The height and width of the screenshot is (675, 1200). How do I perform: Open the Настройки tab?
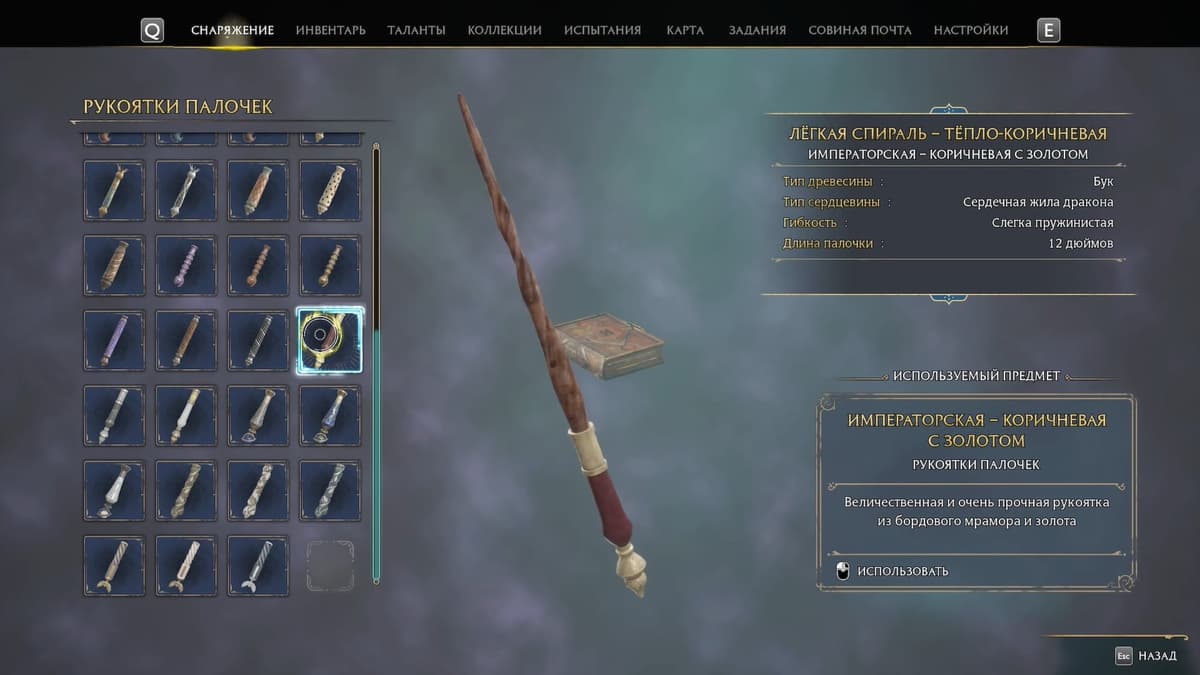(970, 30)
